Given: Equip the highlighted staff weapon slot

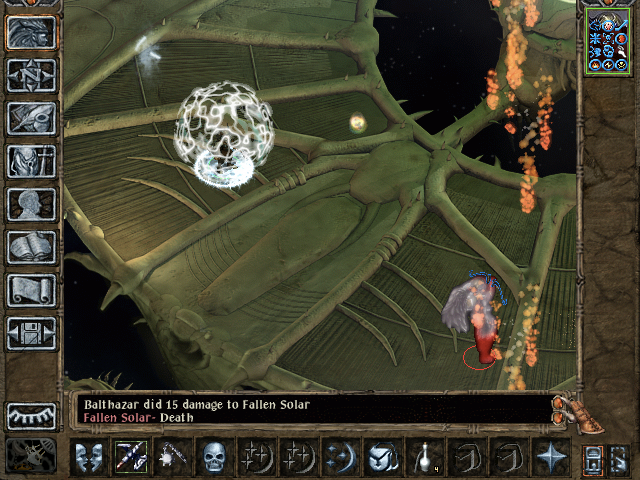Looking at the screenshot, I should [x=131, y=457].
